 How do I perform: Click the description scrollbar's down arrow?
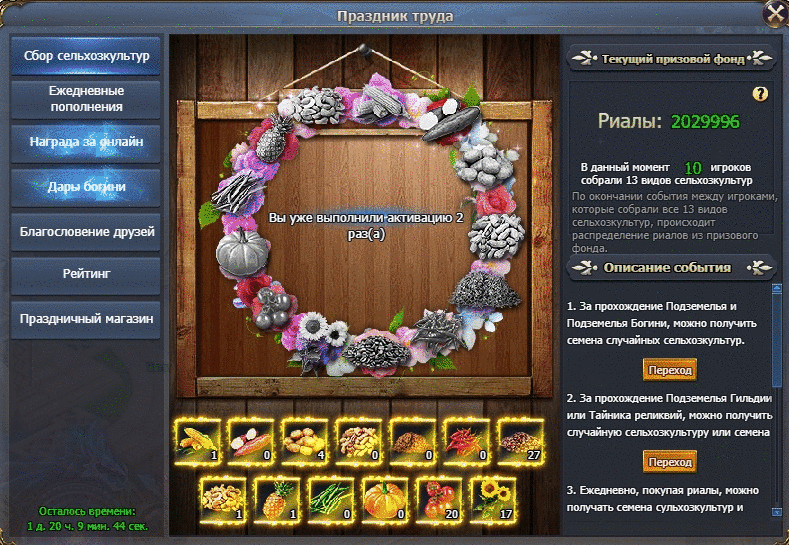click(x=776, y=509)
